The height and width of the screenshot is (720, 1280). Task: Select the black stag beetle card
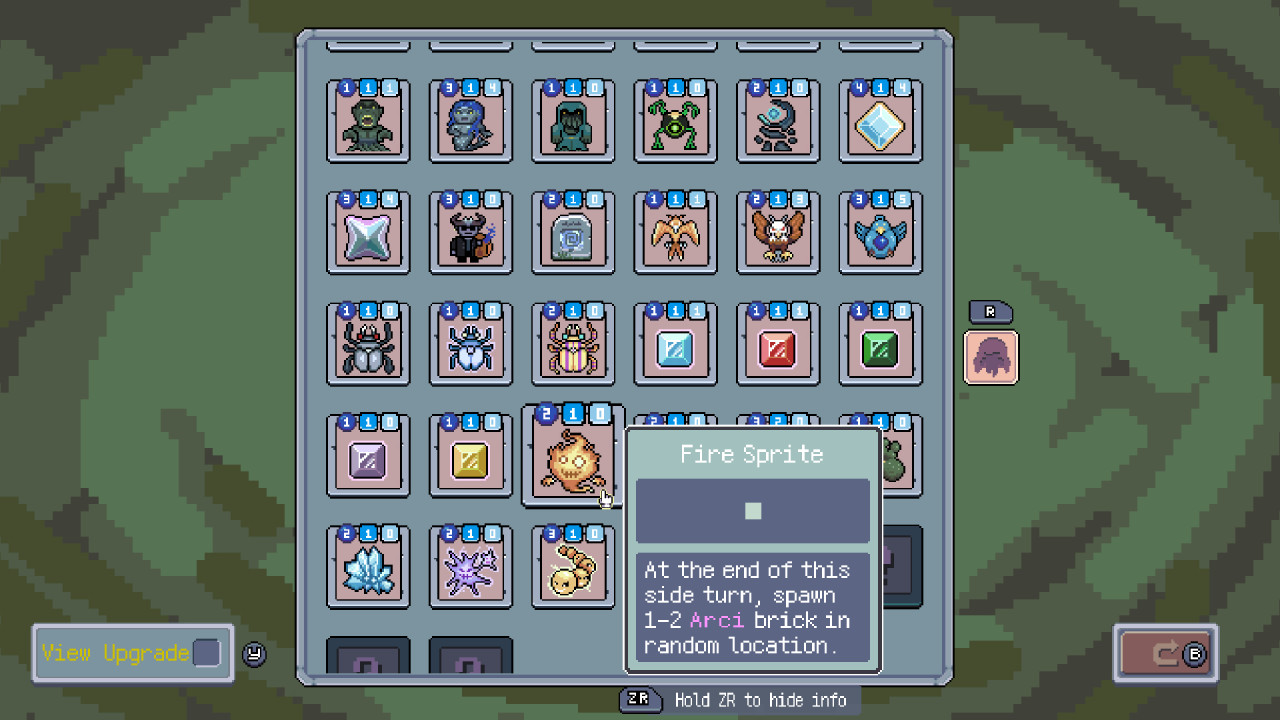click(368, 343)
